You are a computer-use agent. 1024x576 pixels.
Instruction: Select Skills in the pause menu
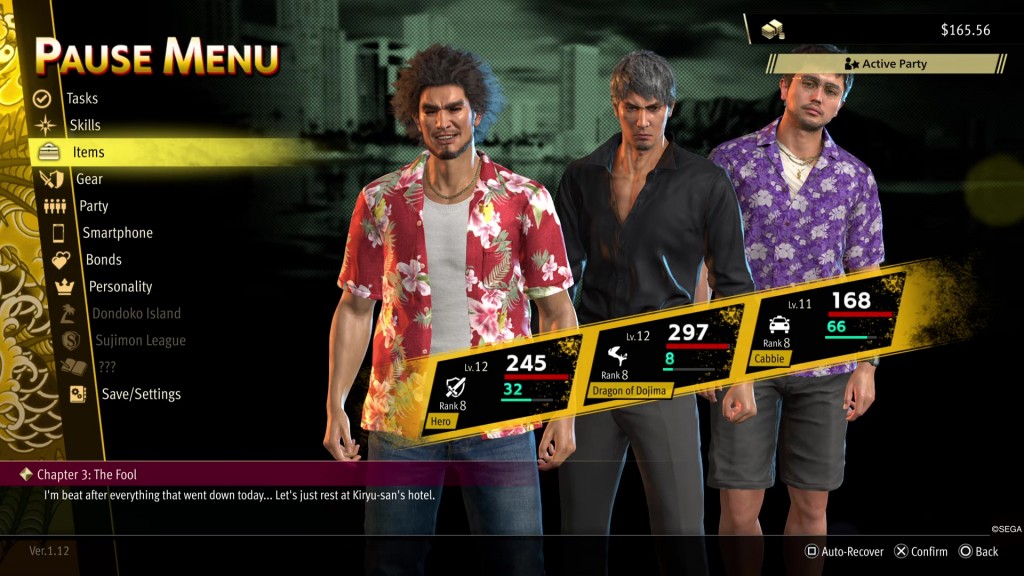pos(85,126)
